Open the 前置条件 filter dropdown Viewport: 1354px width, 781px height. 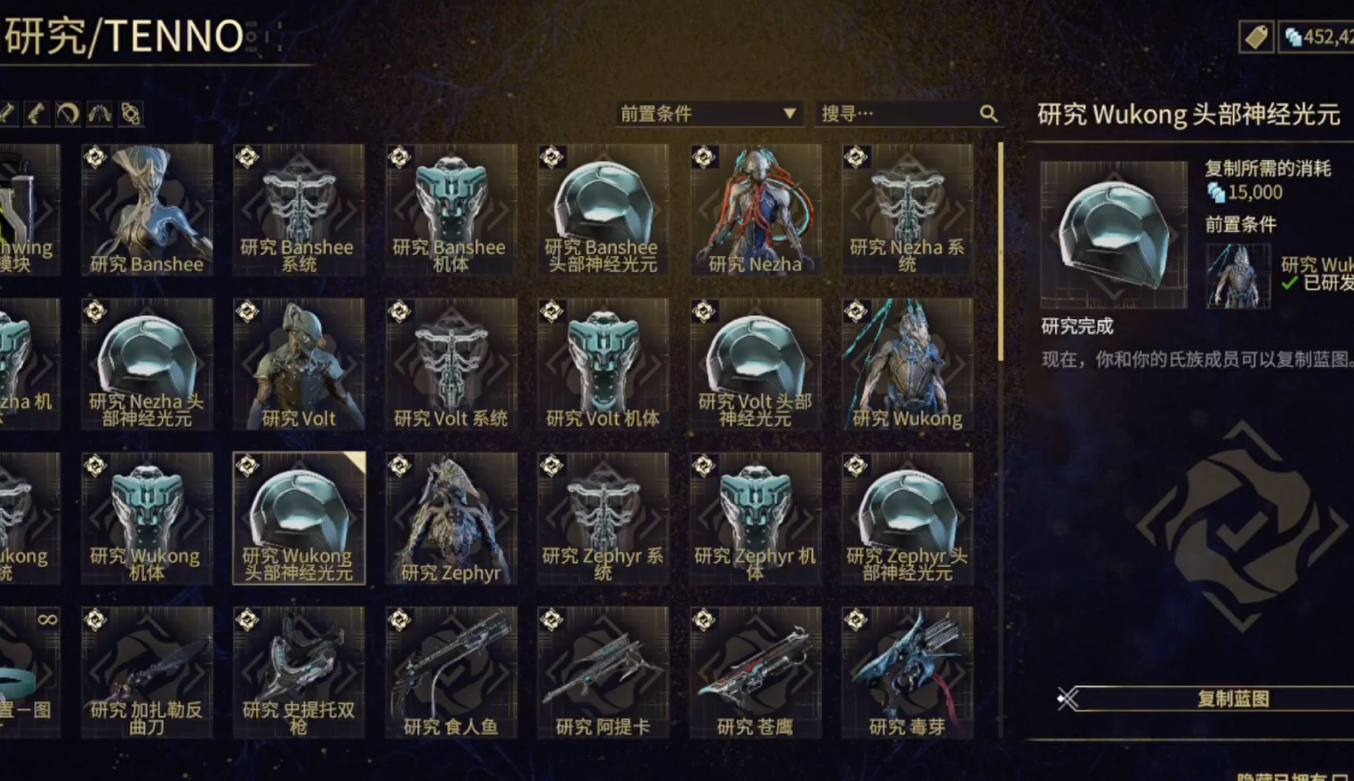pos(708,114)
